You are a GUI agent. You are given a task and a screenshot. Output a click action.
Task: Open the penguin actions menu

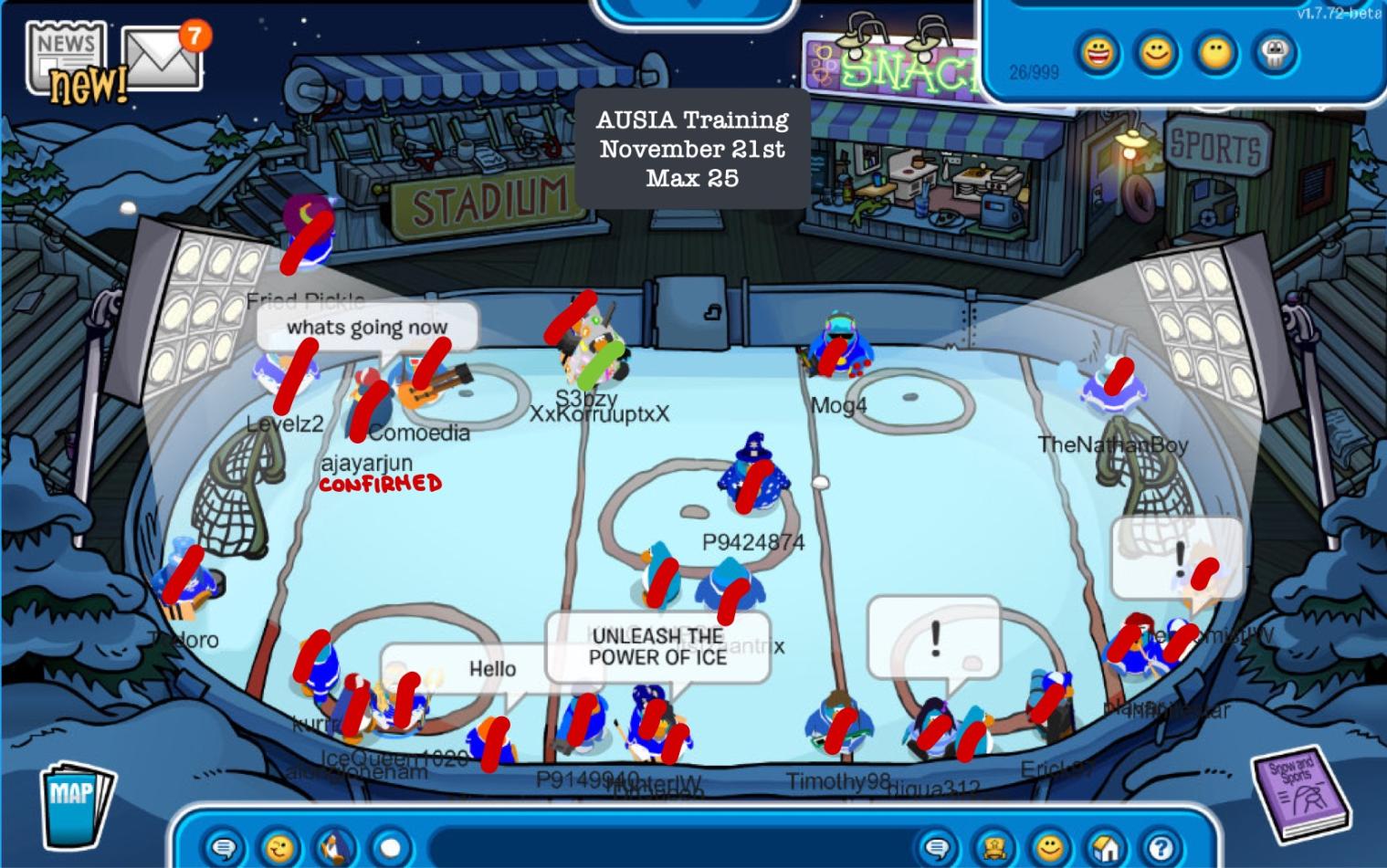point(335,848)
